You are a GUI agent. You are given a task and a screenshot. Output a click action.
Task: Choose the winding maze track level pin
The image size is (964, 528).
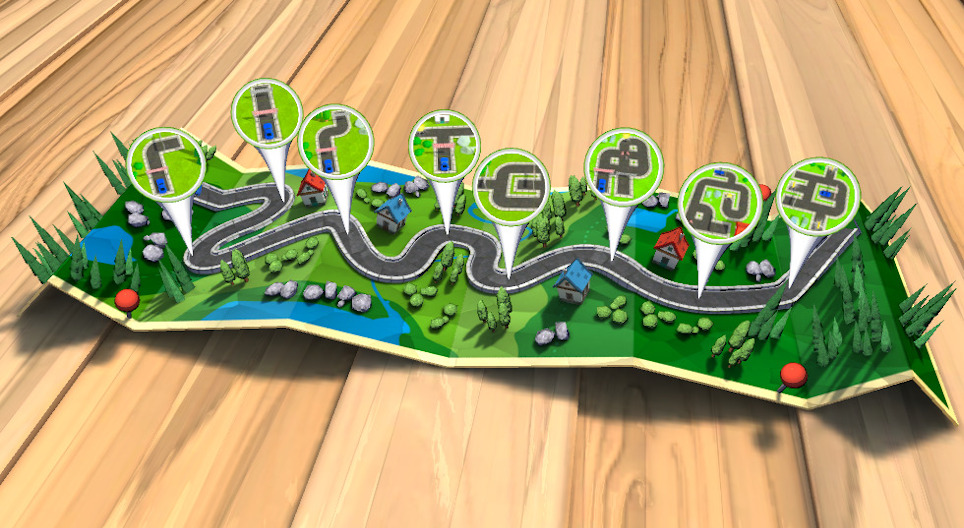[720, 201]
